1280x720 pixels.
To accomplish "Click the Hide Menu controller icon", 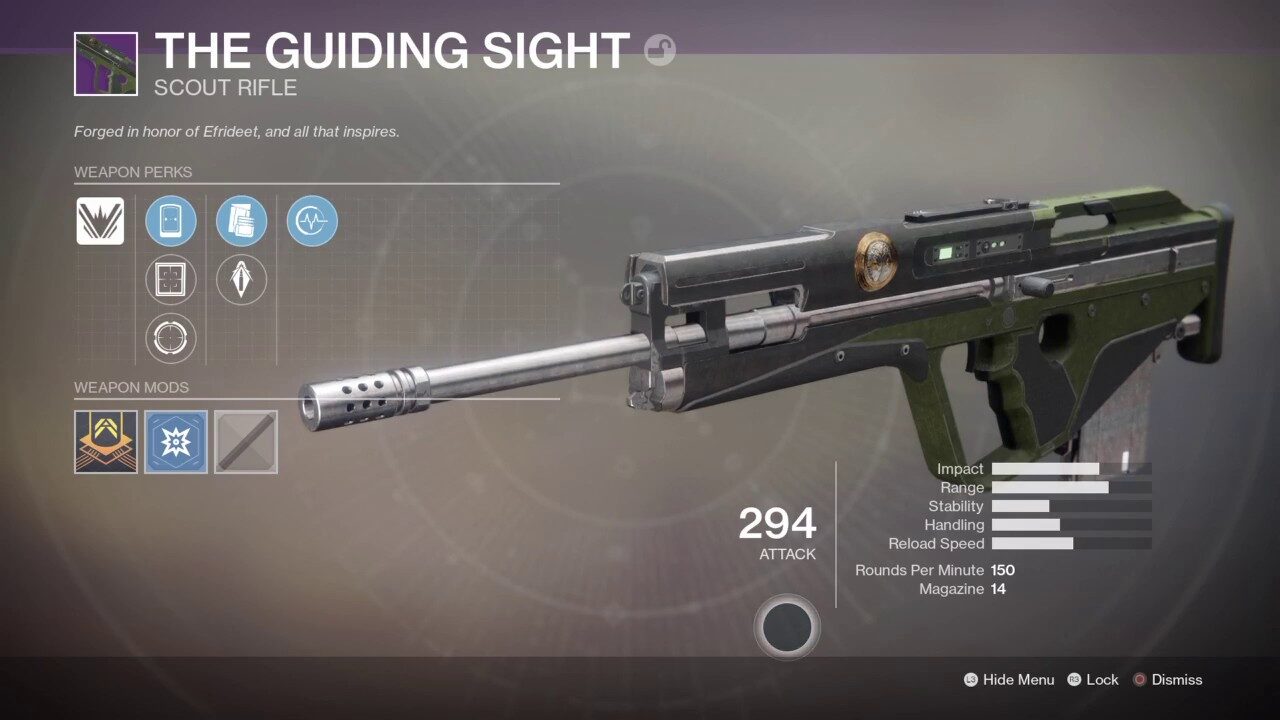I will (969, 679).
